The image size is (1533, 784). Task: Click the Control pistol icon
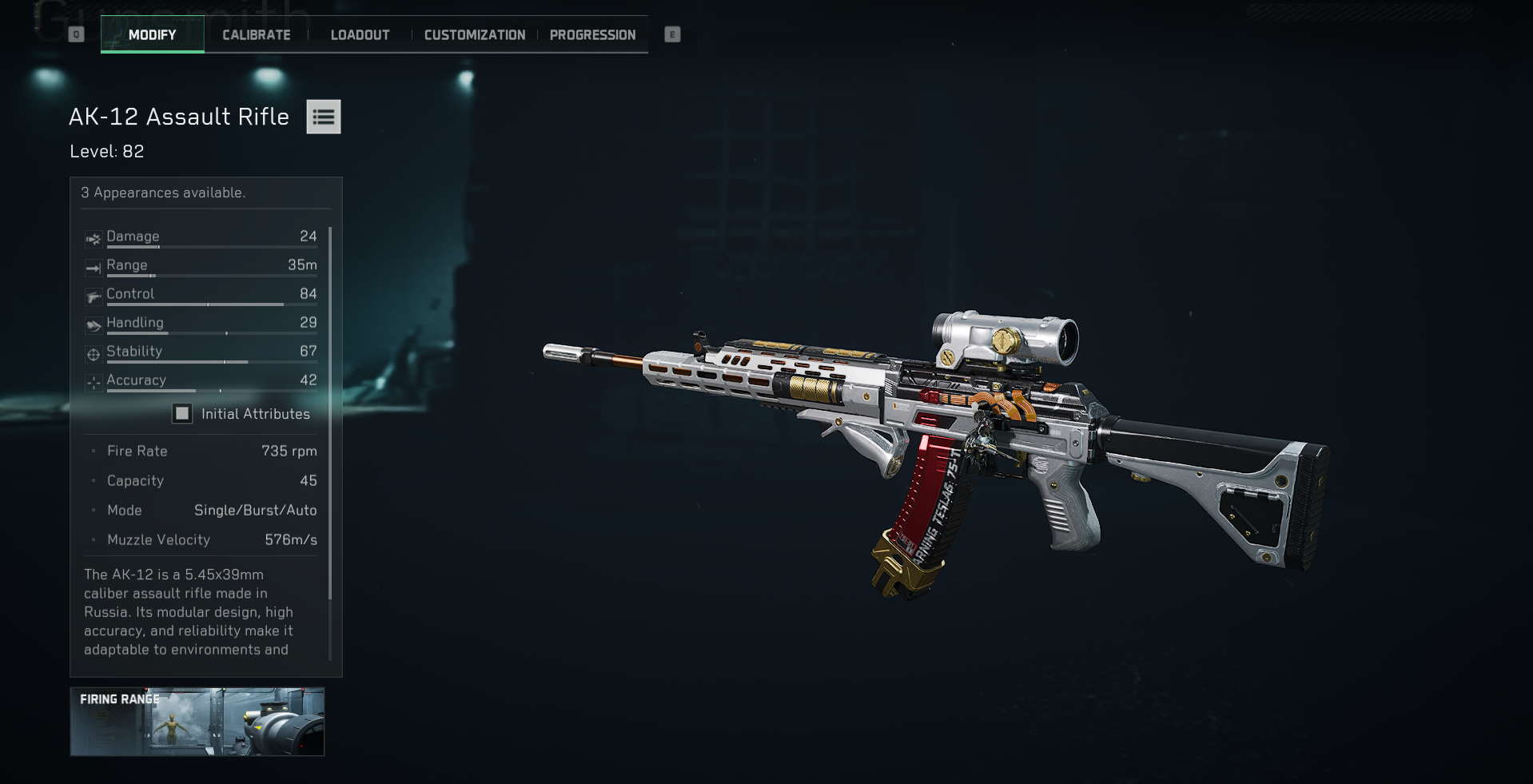[92, 294]
